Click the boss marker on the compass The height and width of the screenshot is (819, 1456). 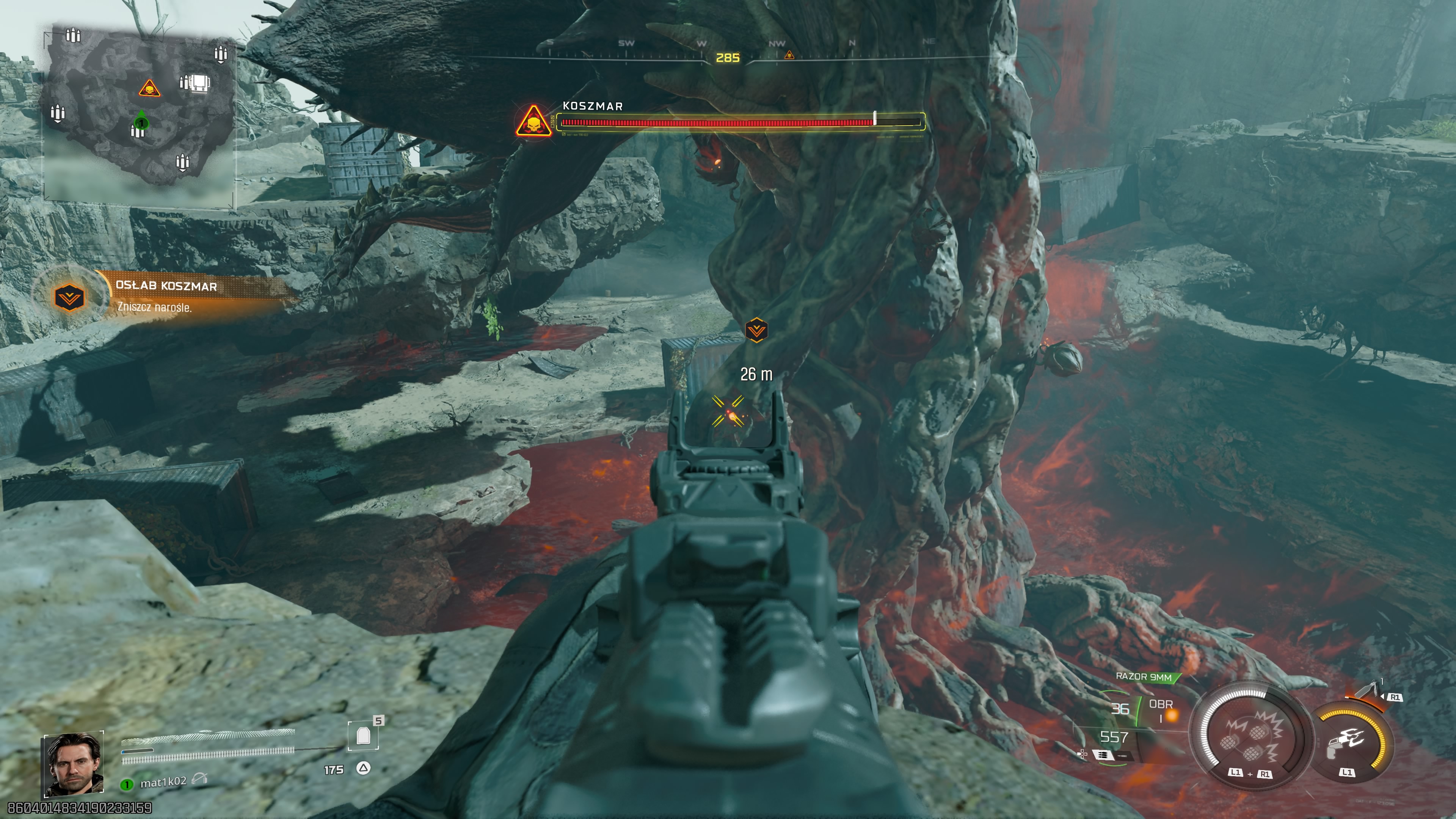[x=789, y=55]
